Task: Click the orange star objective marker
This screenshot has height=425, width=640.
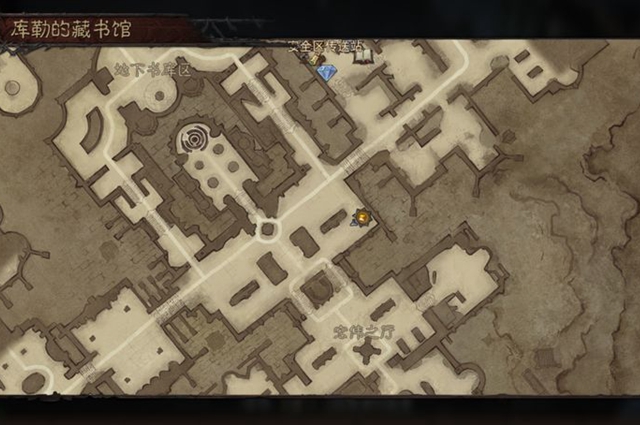Action: tap(362, 216)
